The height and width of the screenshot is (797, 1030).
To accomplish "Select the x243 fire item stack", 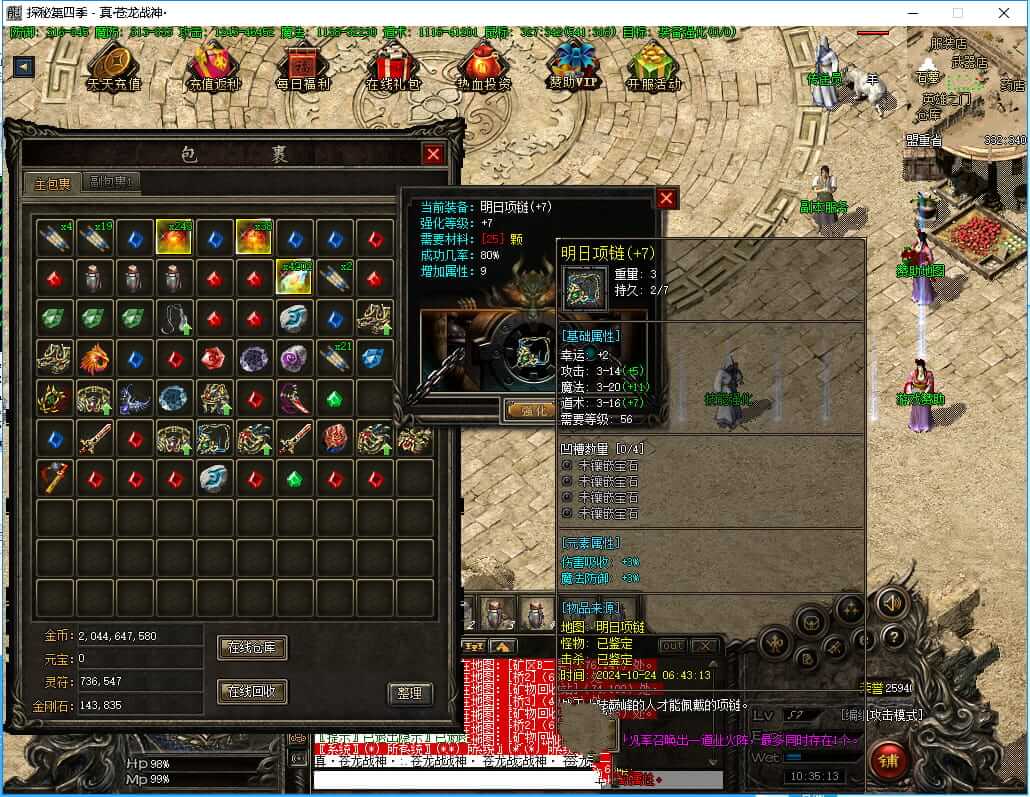I will pos(174,238).
